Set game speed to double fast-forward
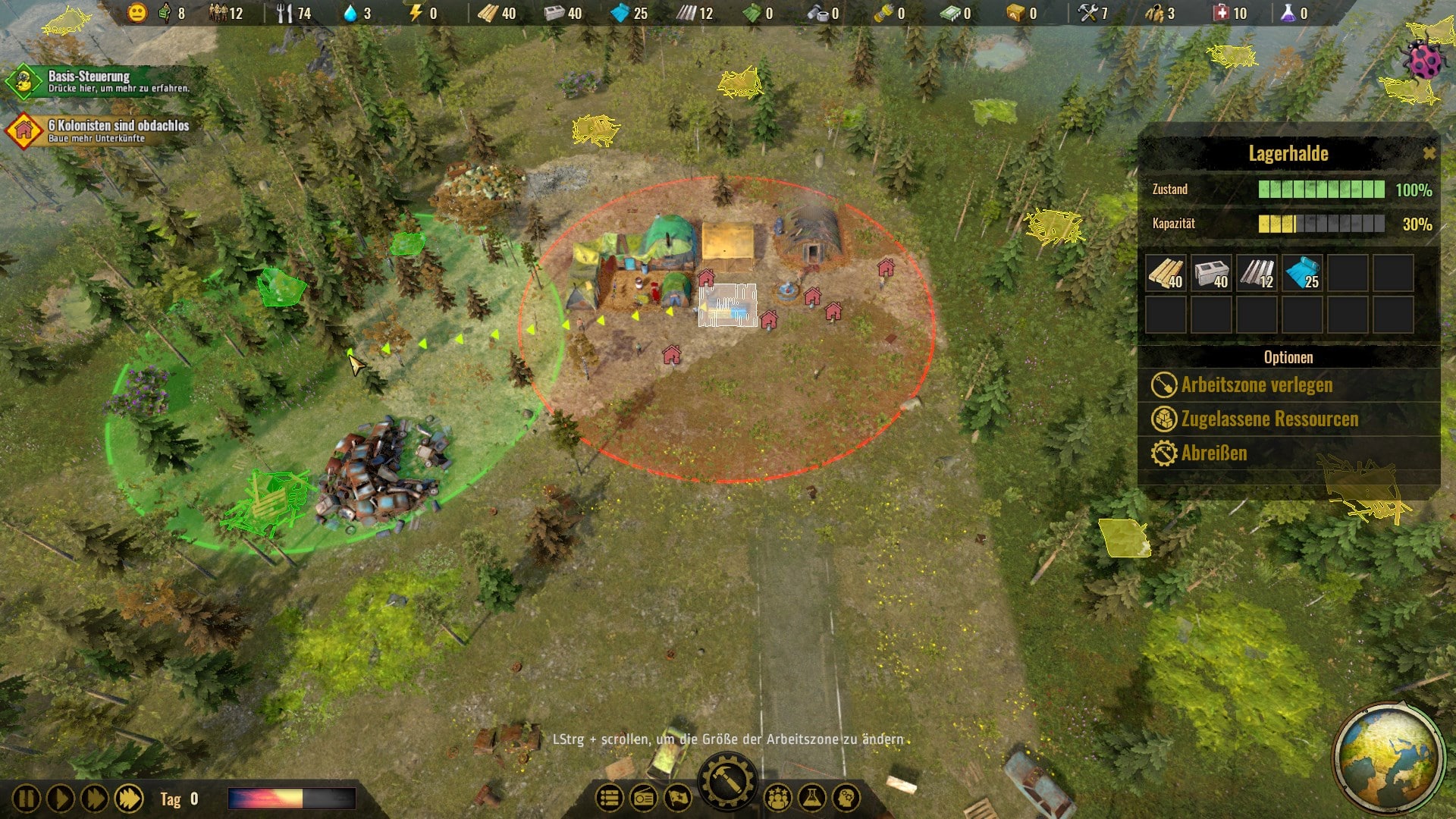Viewport: 1456px width, 819px height. [94, 799]
